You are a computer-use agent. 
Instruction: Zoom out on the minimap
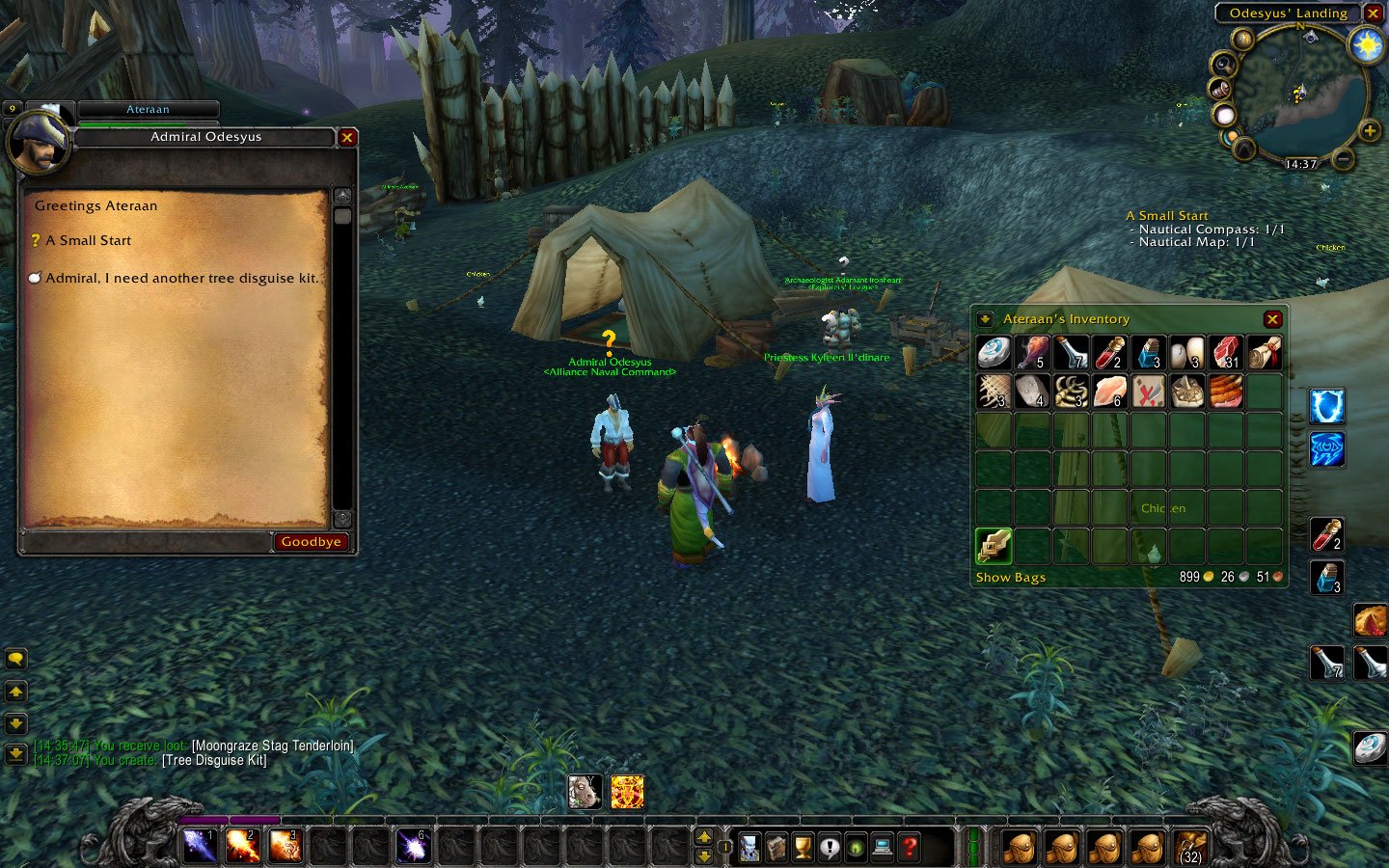(1344, 157)
